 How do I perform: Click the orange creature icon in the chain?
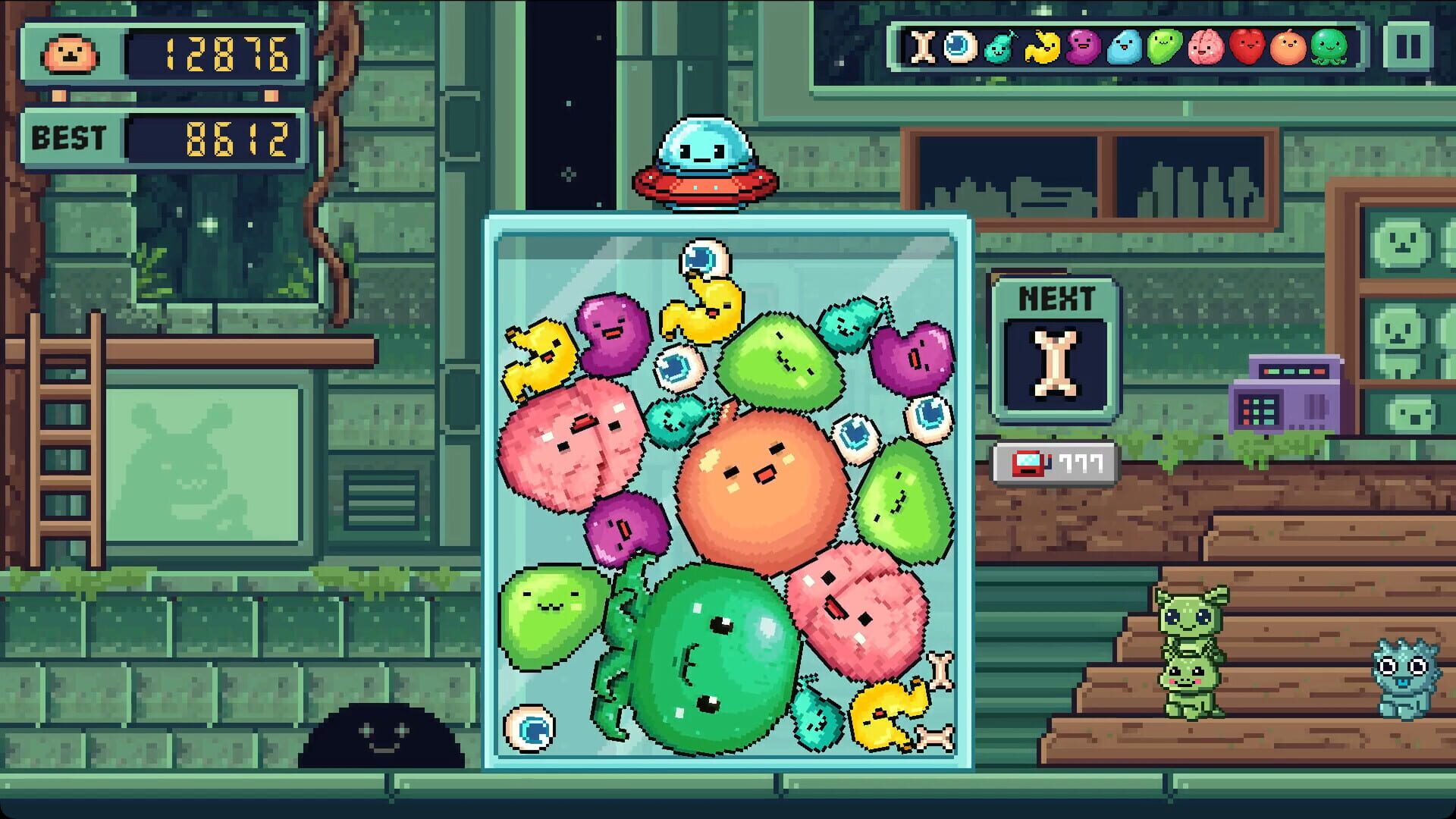pos(1289,47)
